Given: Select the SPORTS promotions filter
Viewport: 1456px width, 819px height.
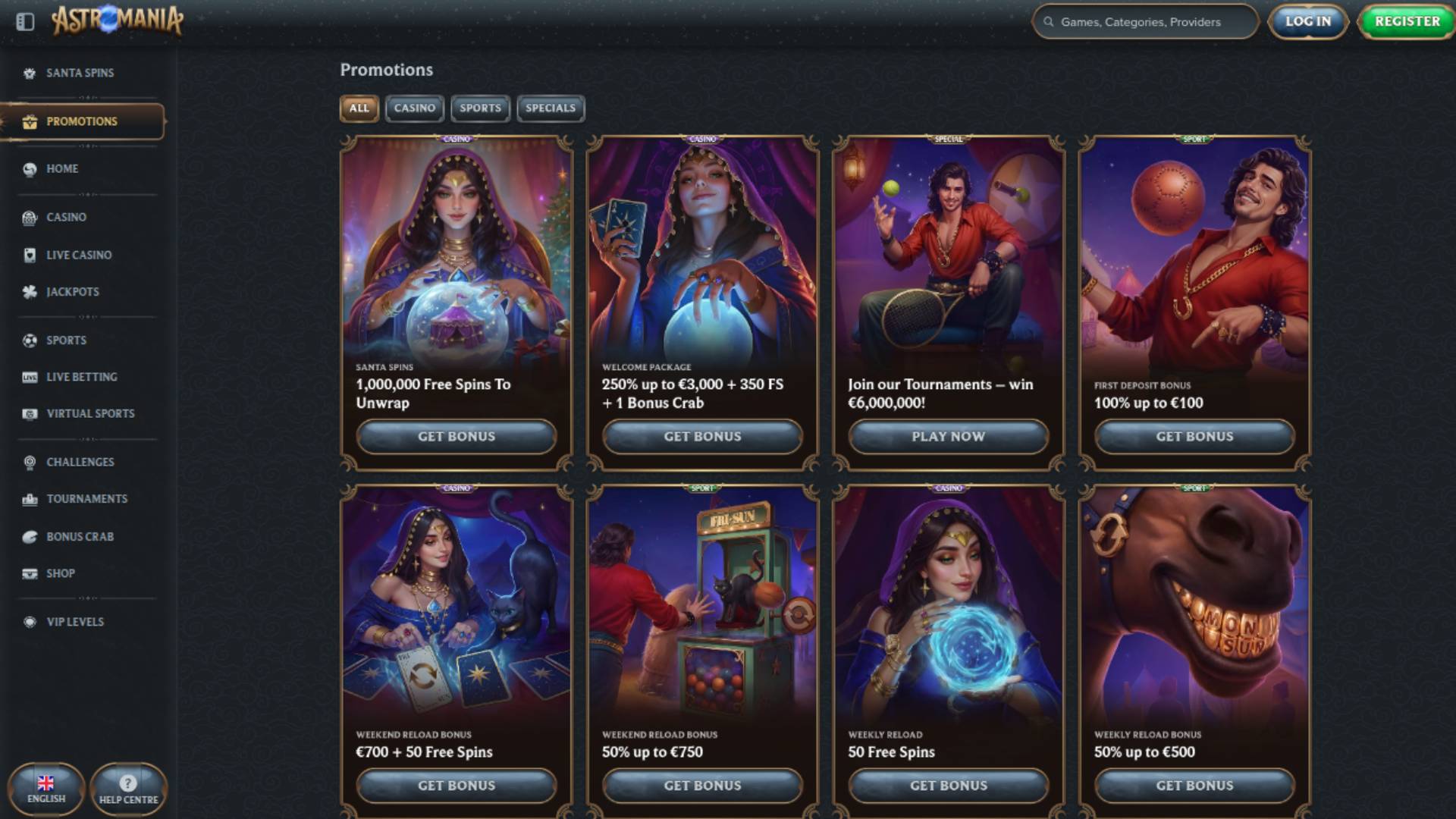Looking at the screenshot, I should click(x=480, y=108).
